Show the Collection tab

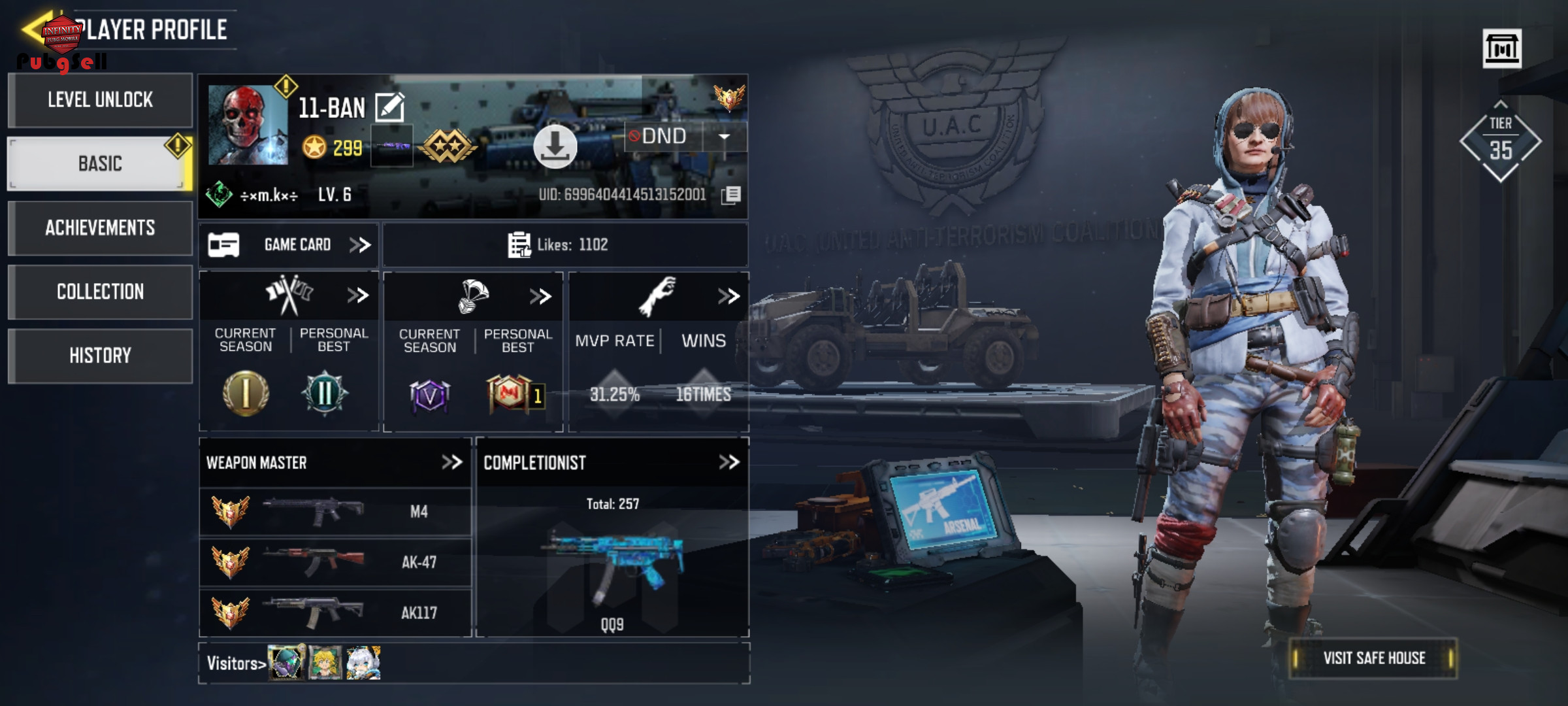click(100, 292)
